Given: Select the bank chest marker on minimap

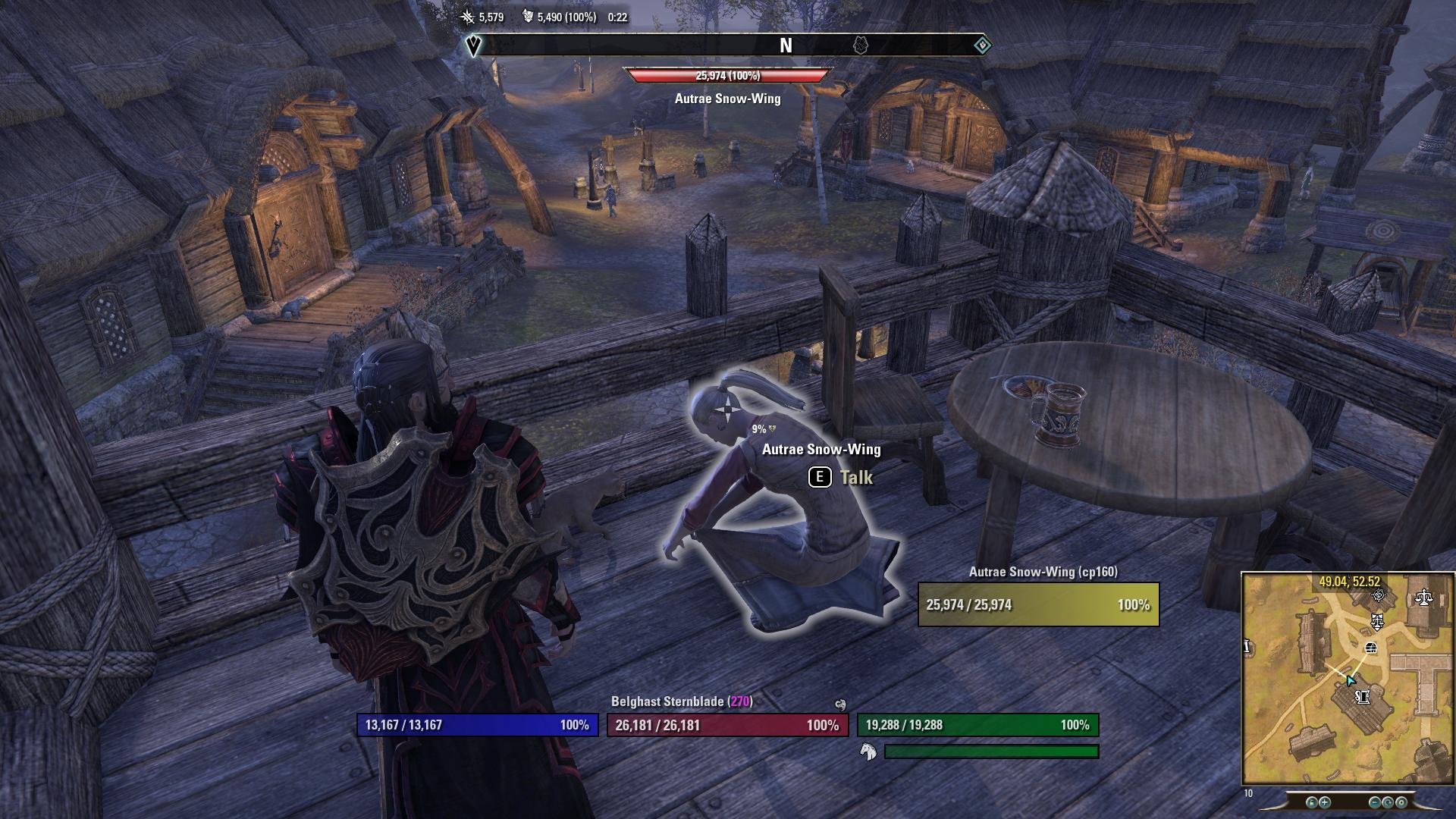Looking at the screenshot, I should coord(1370,648).
